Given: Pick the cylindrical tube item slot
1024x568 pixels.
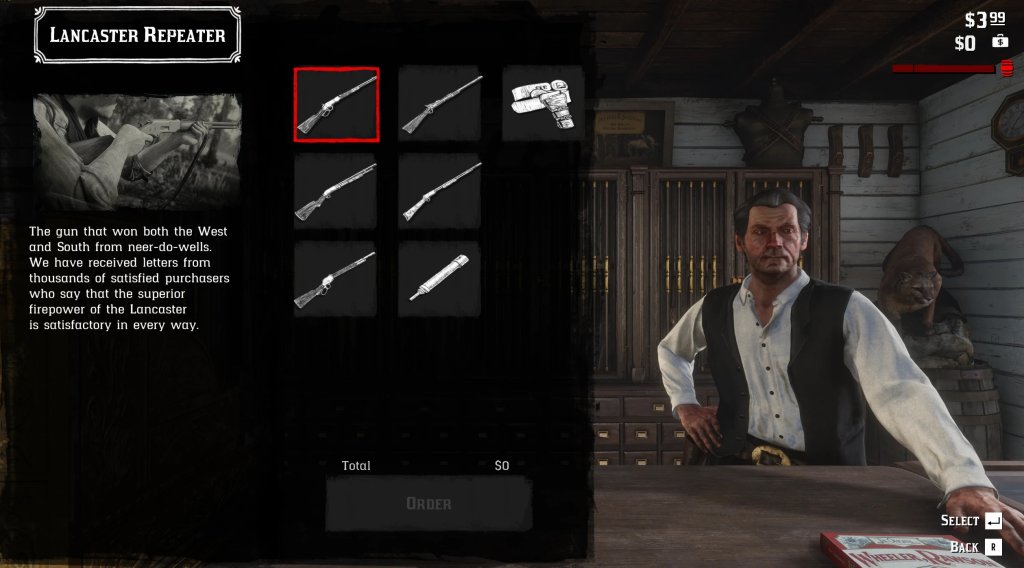Looking at the screenshot, I should tap(439, 279).
